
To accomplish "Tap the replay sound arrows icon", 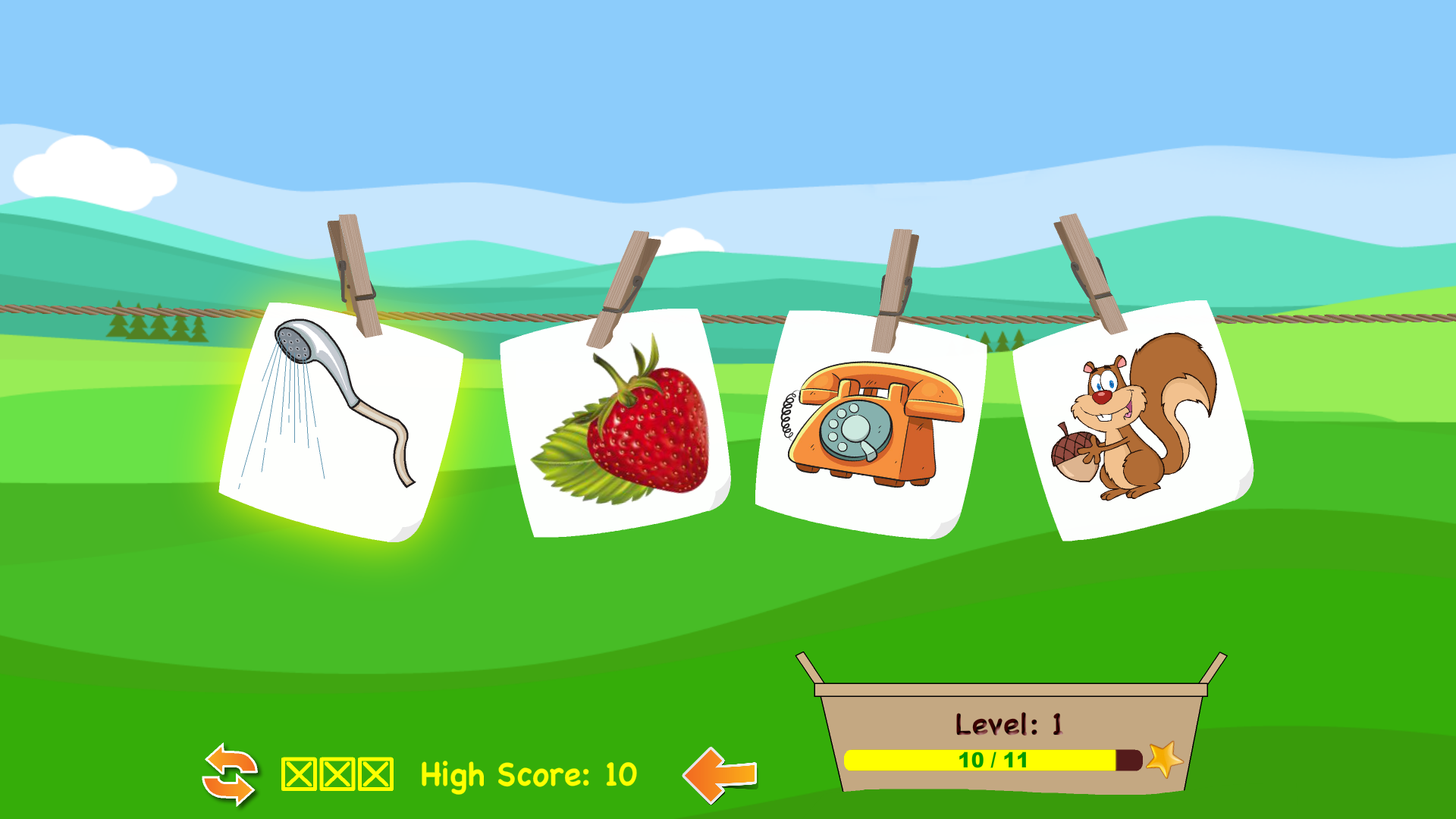I will (230, 775).
